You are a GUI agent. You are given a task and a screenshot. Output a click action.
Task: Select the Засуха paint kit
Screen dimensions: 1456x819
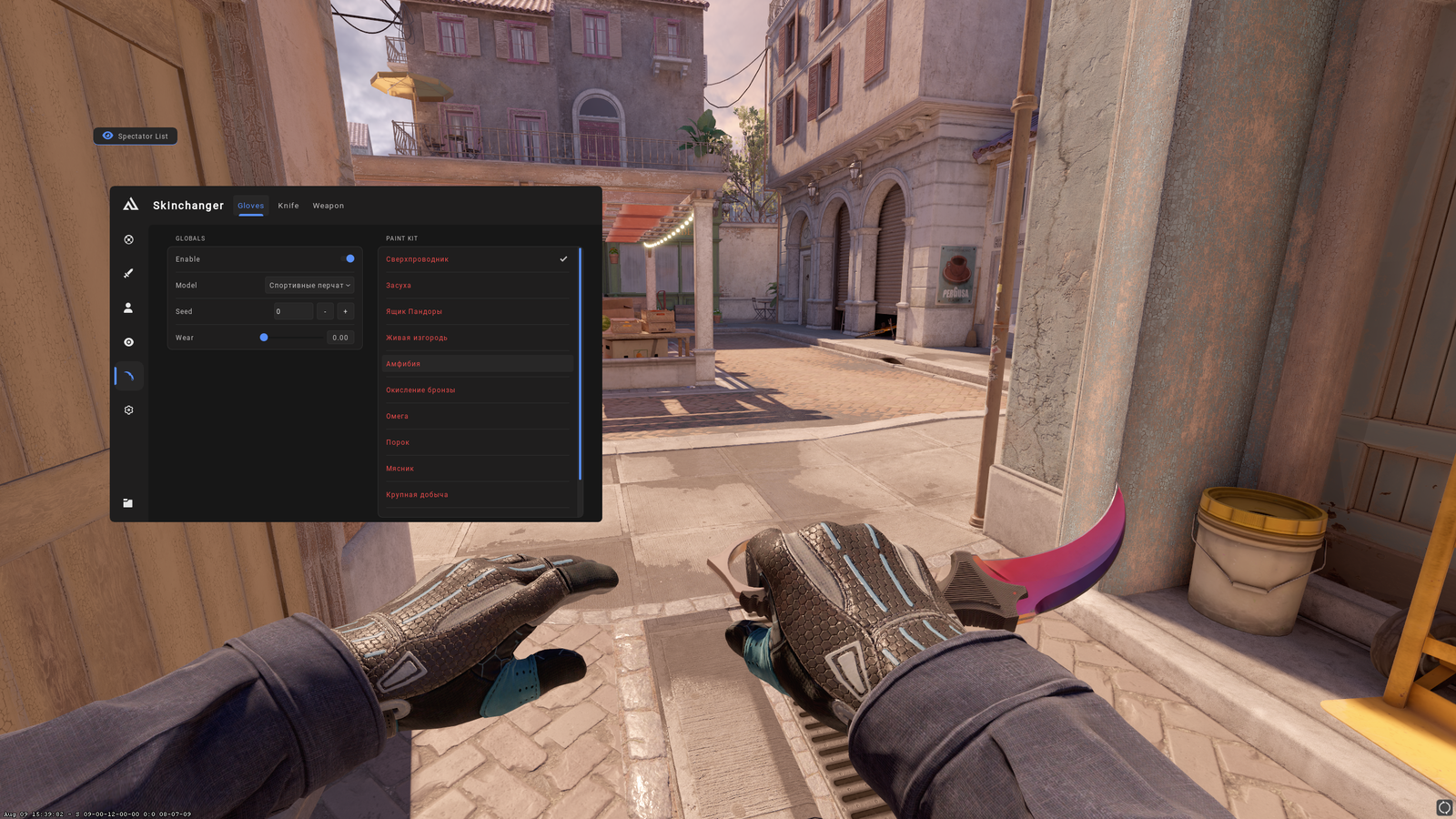398,285
